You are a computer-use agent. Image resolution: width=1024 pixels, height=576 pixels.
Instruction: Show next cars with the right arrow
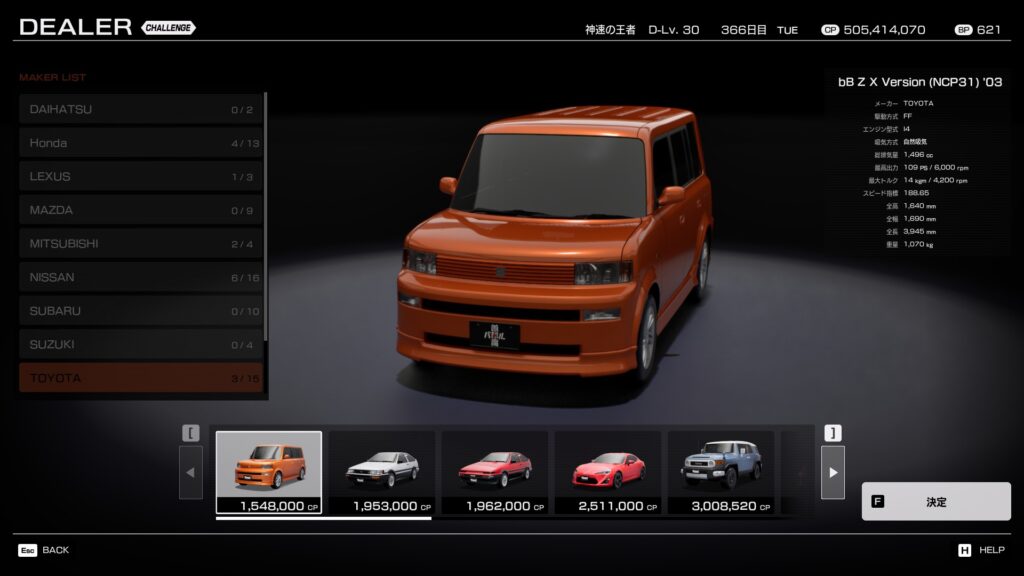click(x=832, y=472)
